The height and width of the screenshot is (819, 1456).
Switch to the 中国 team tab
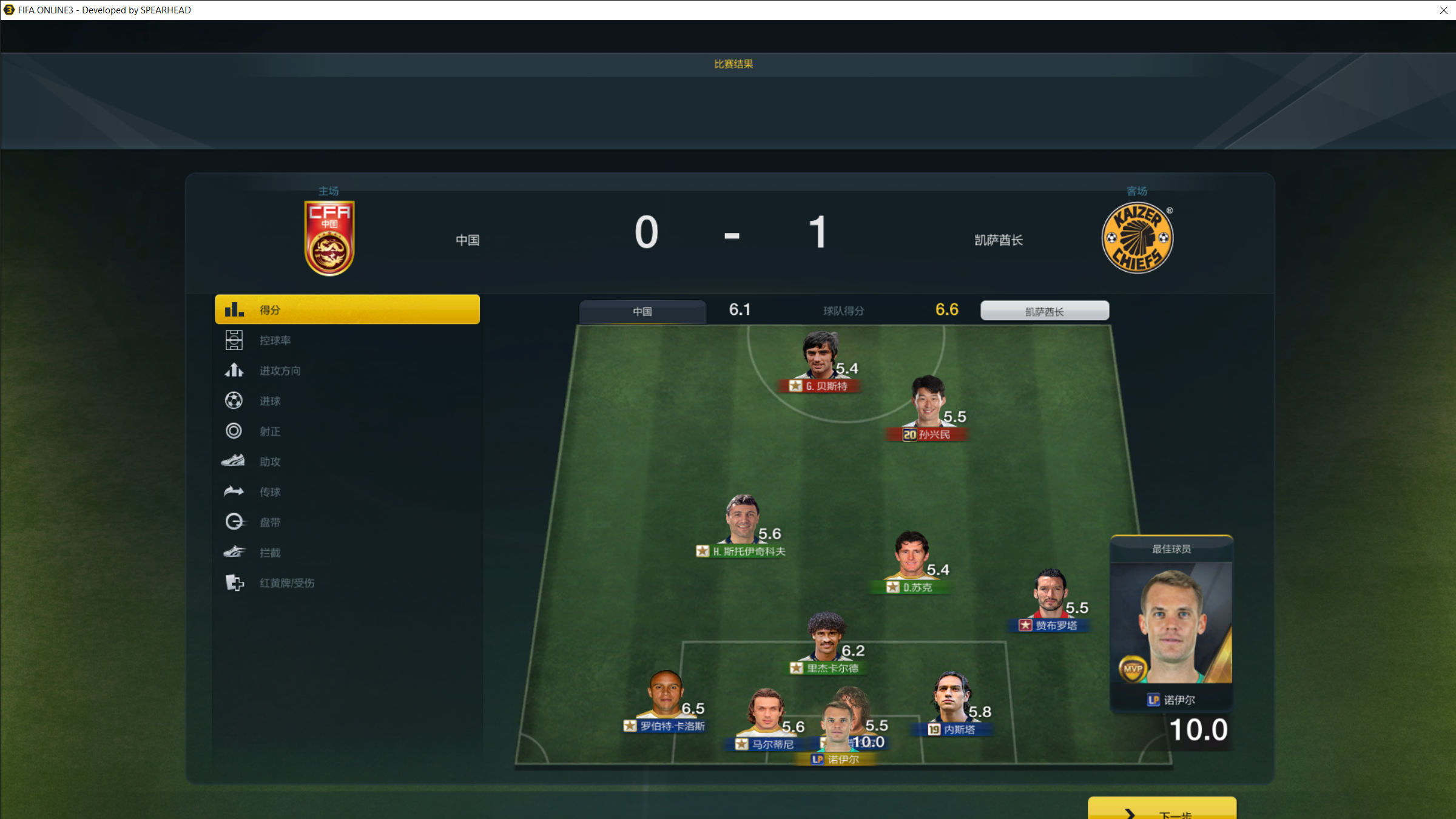coord(642,311)
